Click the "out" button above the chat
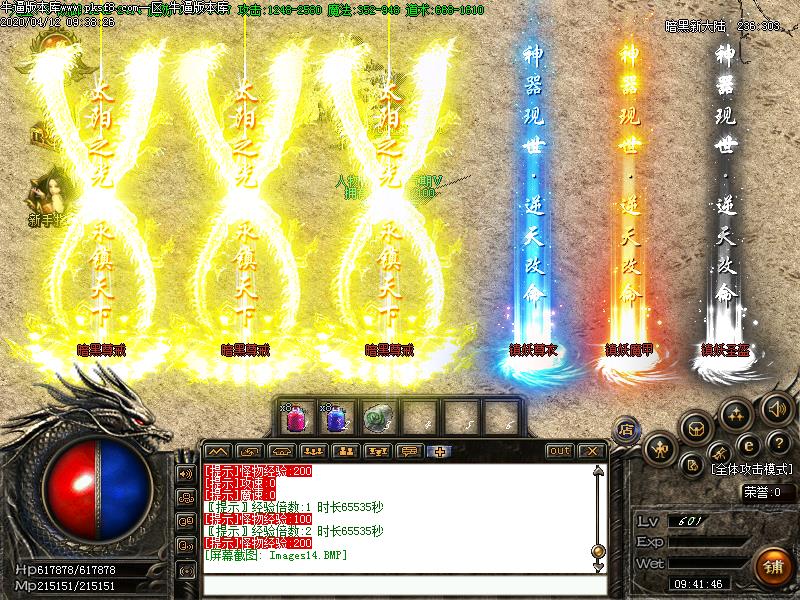 click(x=560, y=451)
